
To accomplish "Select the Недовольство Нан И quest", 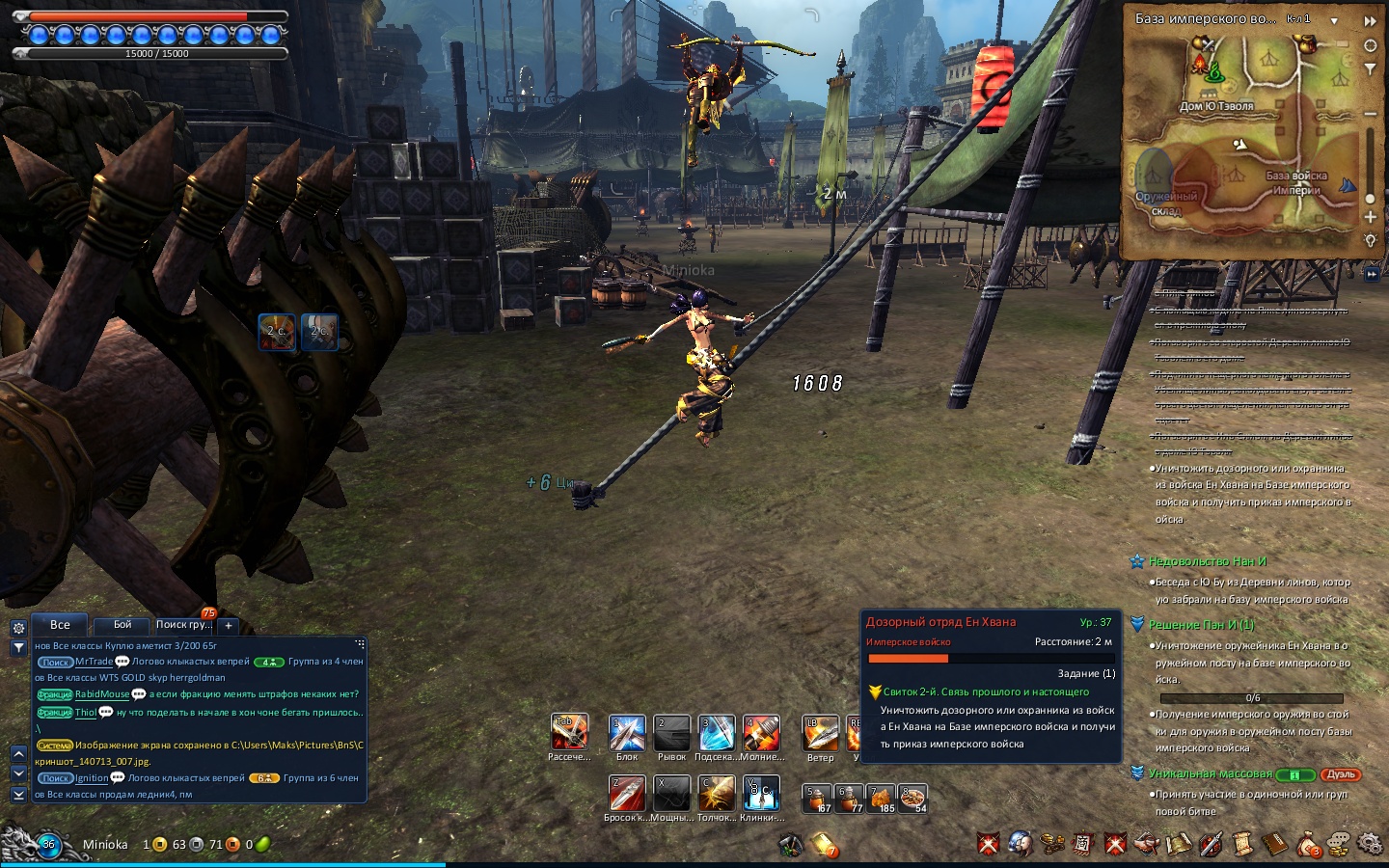I will [1207, 561].
